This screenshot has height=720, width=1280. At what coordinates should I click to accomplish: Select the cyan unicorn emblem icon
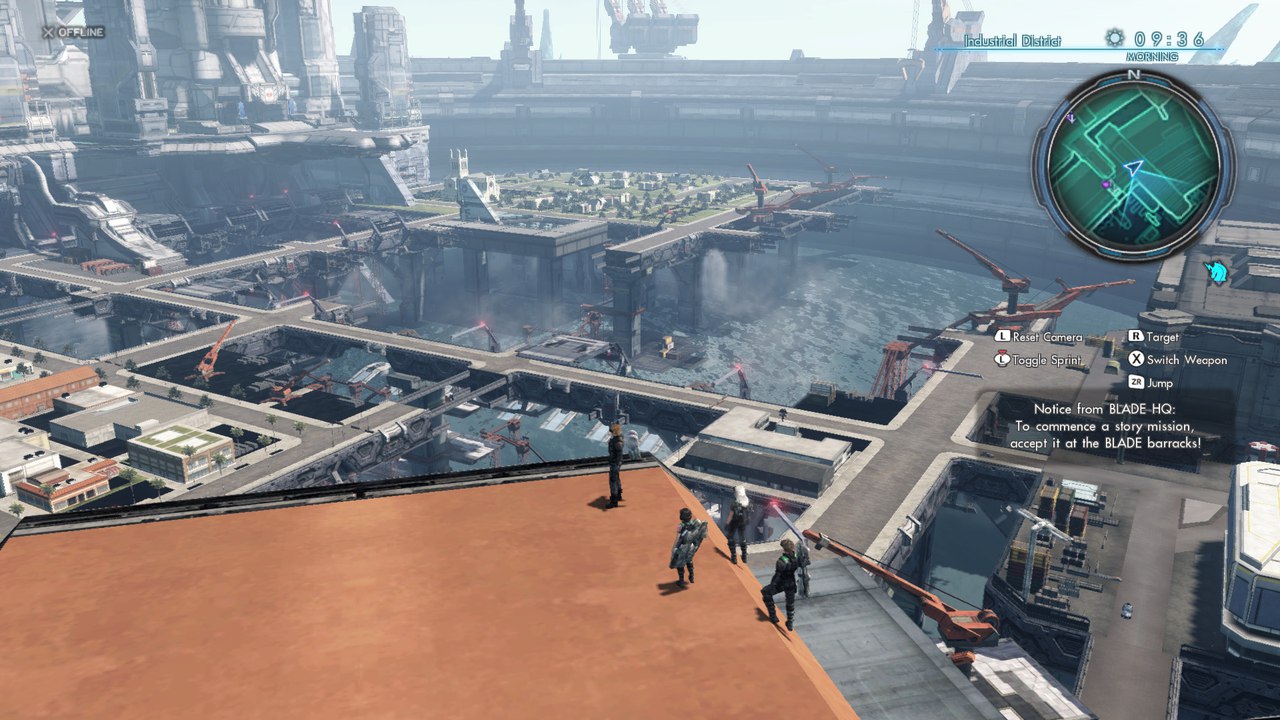(x=1217, y=271)
